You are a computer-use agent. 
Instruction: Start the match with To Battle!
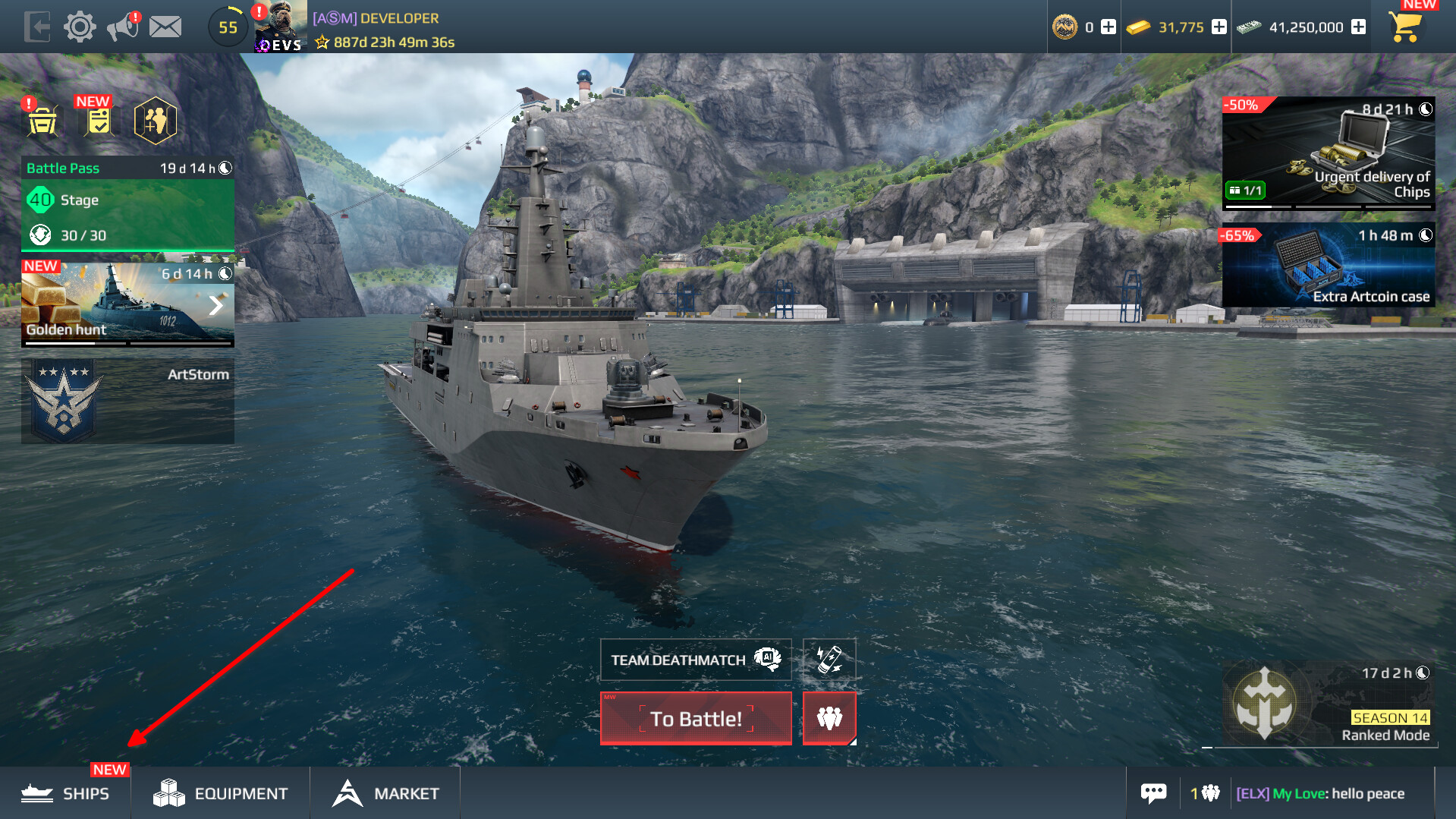[x=696, y=718]
